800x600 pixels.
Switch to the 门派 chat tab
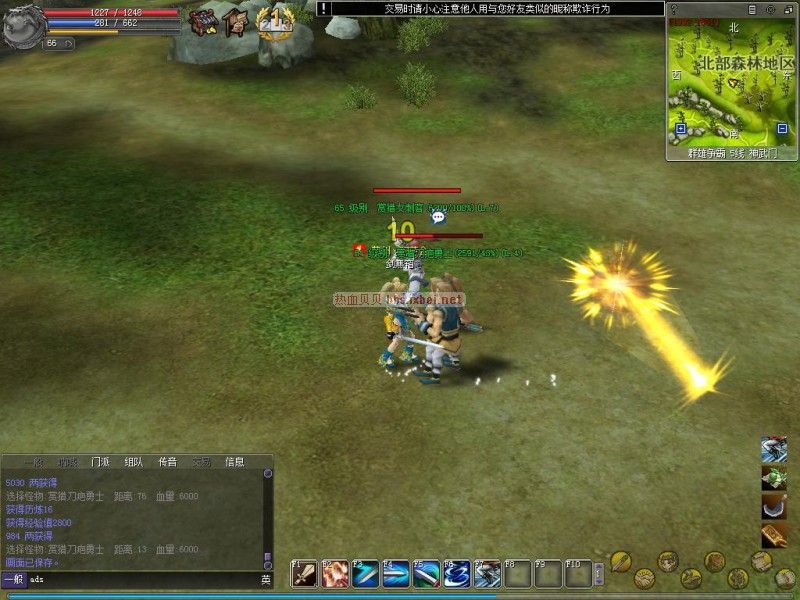click(100, 462)
